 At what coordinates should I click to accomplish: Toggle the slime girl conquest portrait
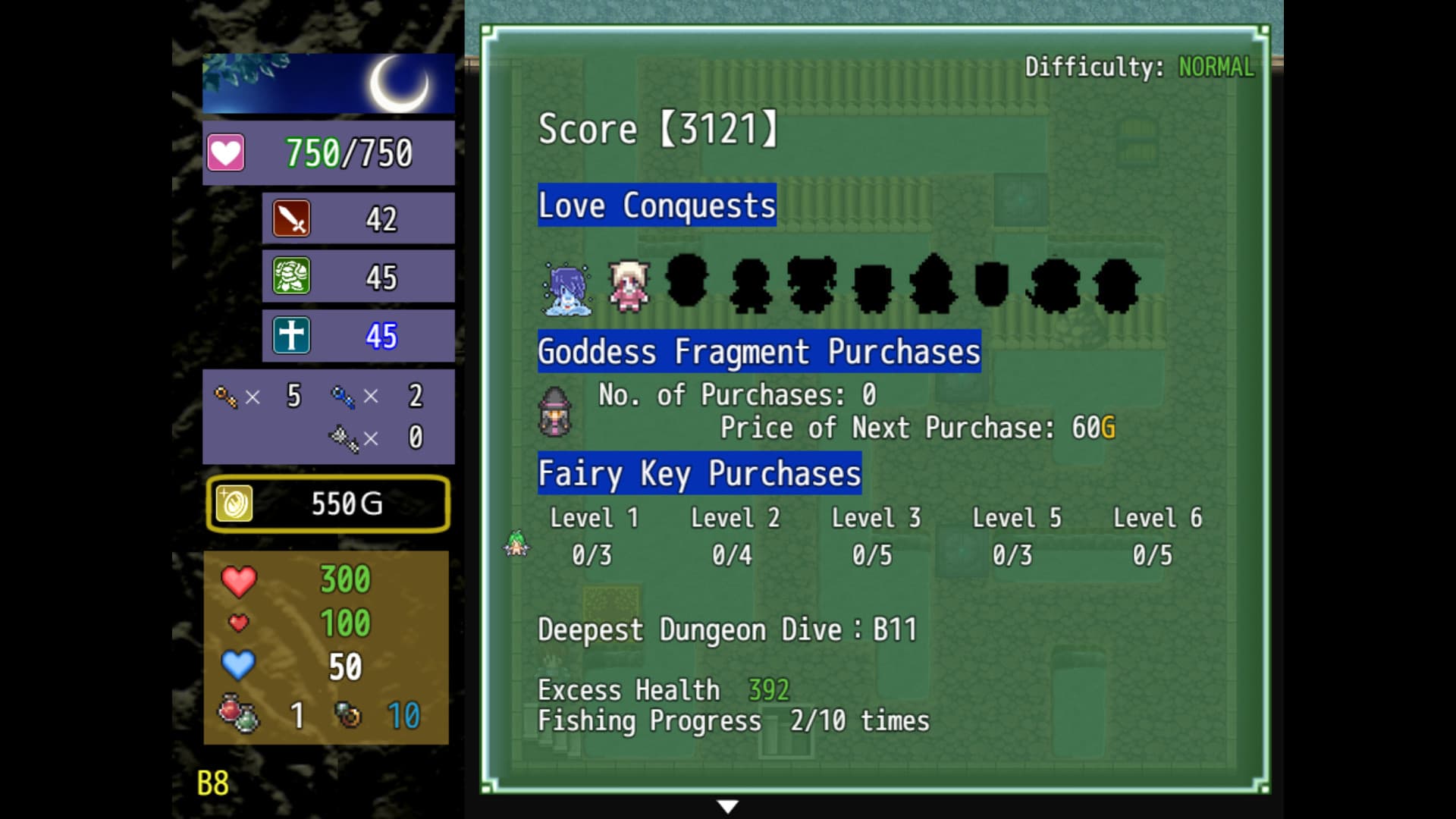click(x=565, y=290)
